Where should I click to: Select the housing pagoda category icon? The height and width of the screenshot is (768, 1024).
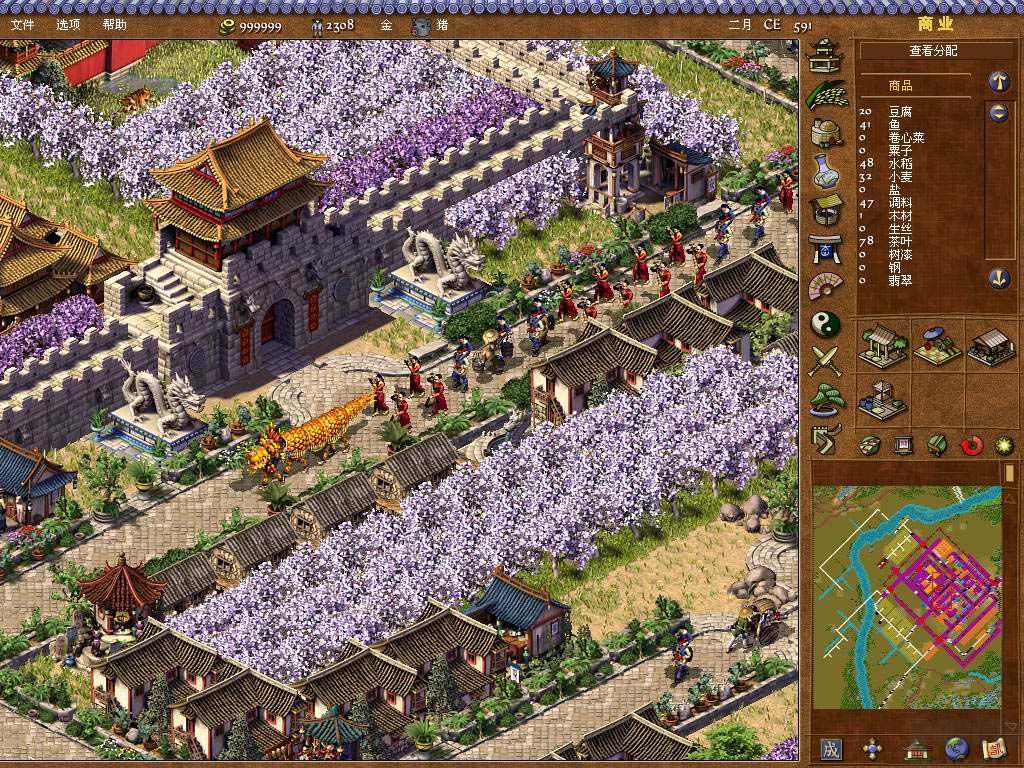coord(825,56)
